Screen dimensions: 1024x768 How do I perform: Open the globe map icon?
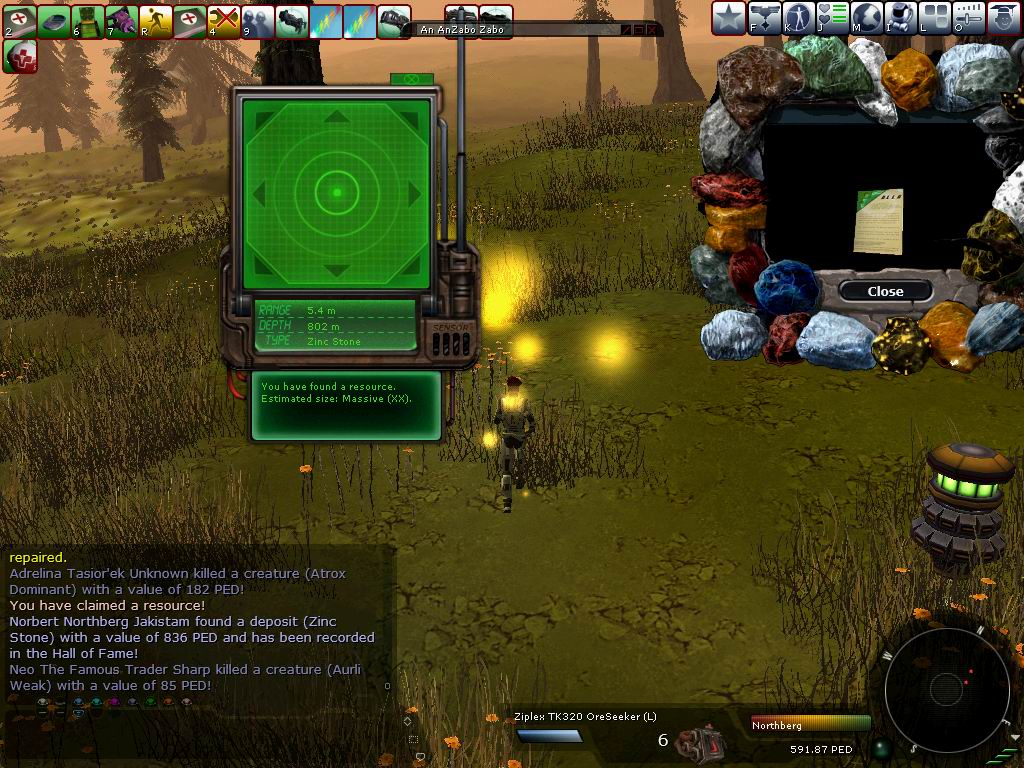click(867, 18)
